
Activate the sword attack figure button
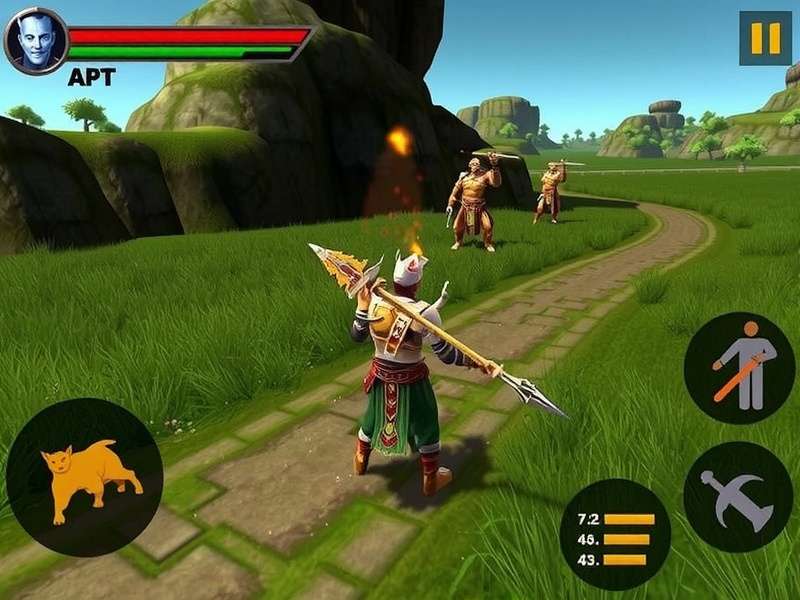click(x=739, y=367)
